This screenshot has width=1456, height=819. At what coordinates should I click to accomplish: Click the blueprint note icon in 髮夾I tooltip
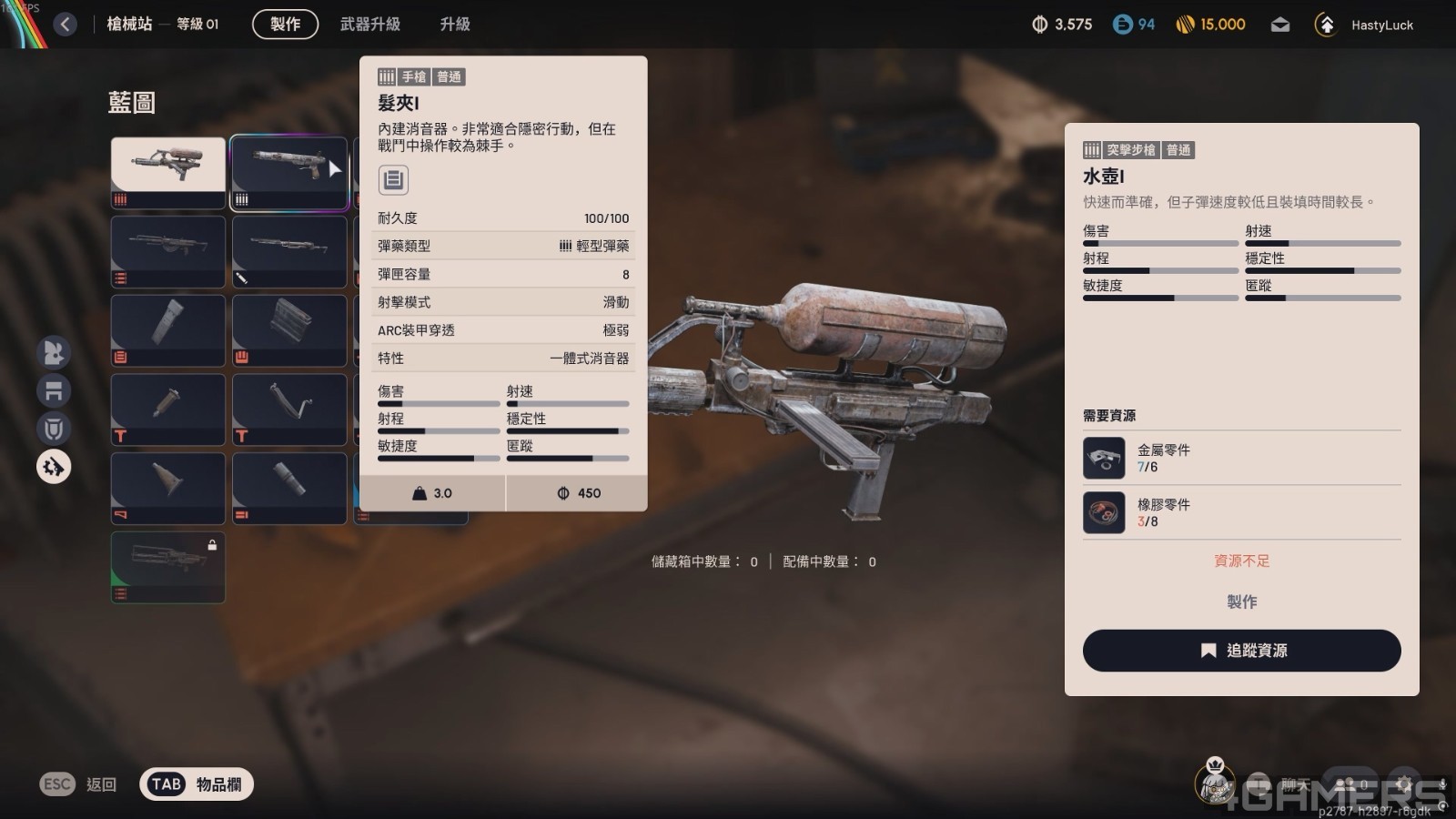pyautogui.click(x=392, y=180)
